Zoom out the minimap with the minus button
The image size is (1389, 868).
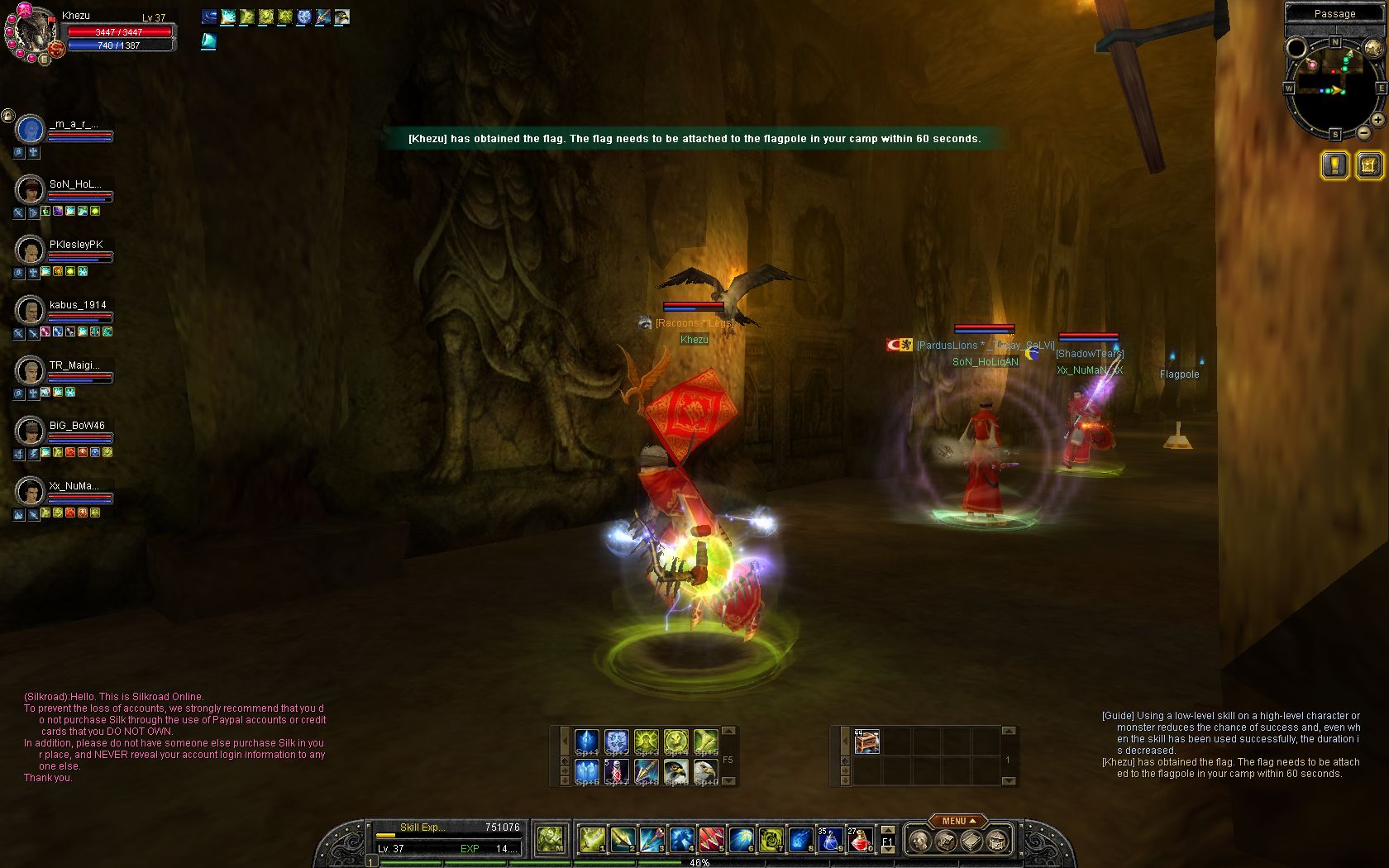coord(1364,133)
